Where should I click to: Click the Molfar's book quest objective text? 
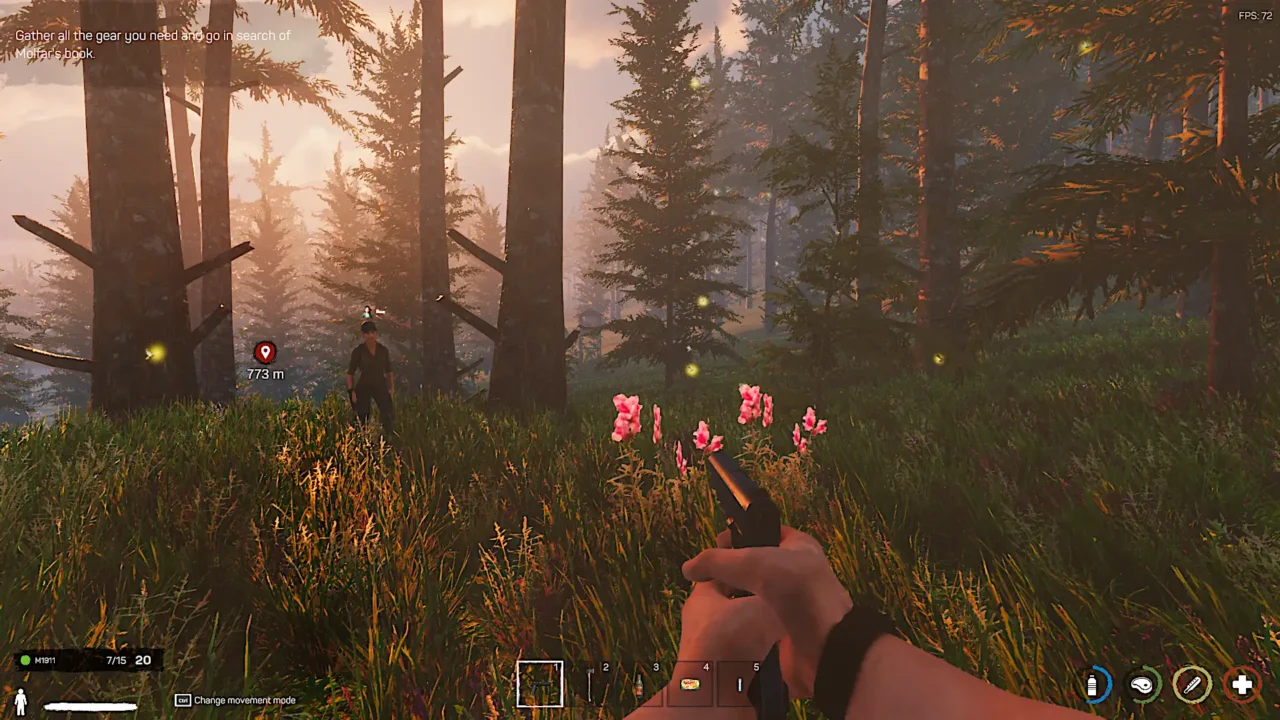[150, 43]
